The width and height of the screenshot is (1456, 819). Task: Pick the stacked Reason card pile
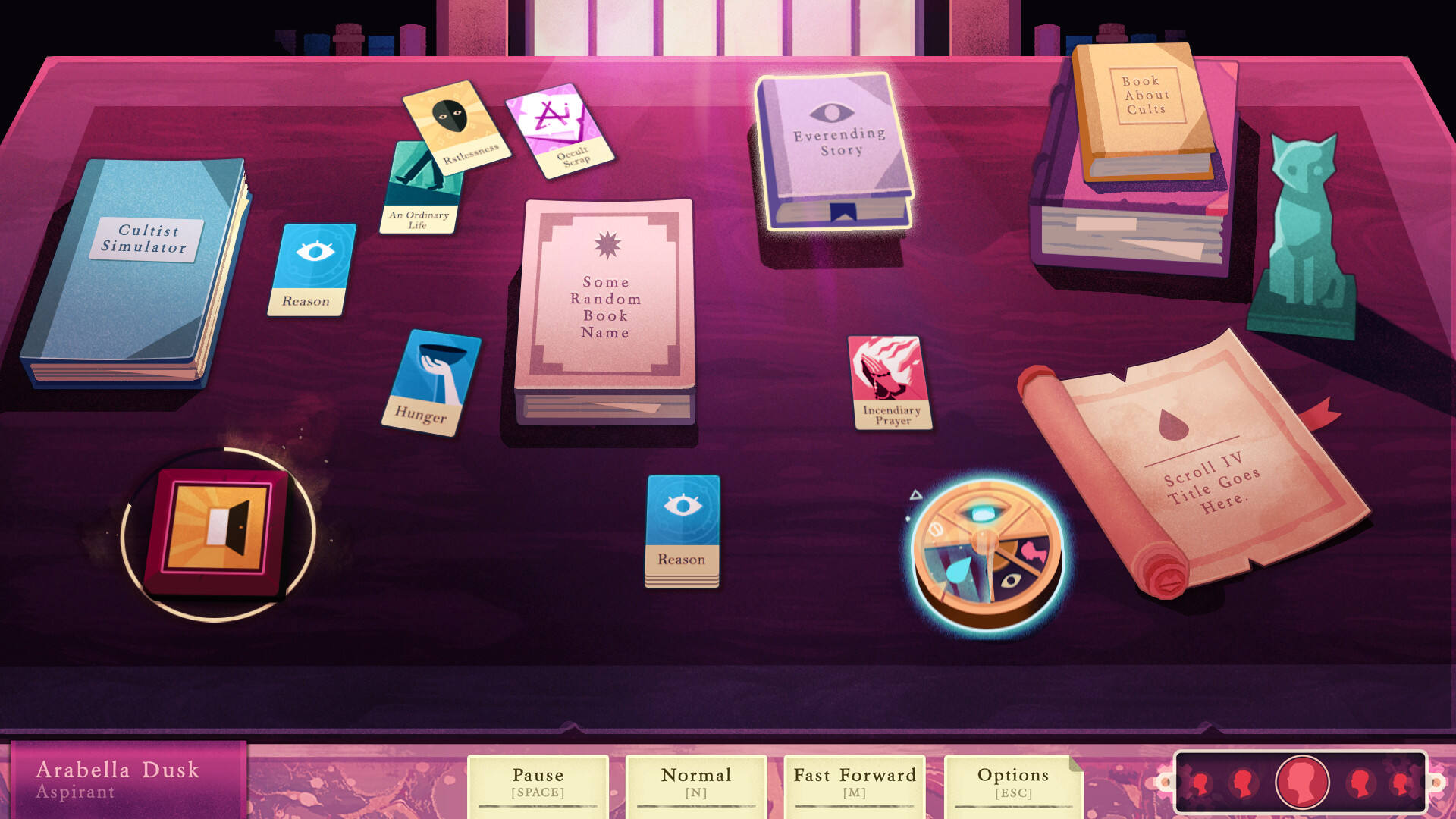click(x=682, y=530)
